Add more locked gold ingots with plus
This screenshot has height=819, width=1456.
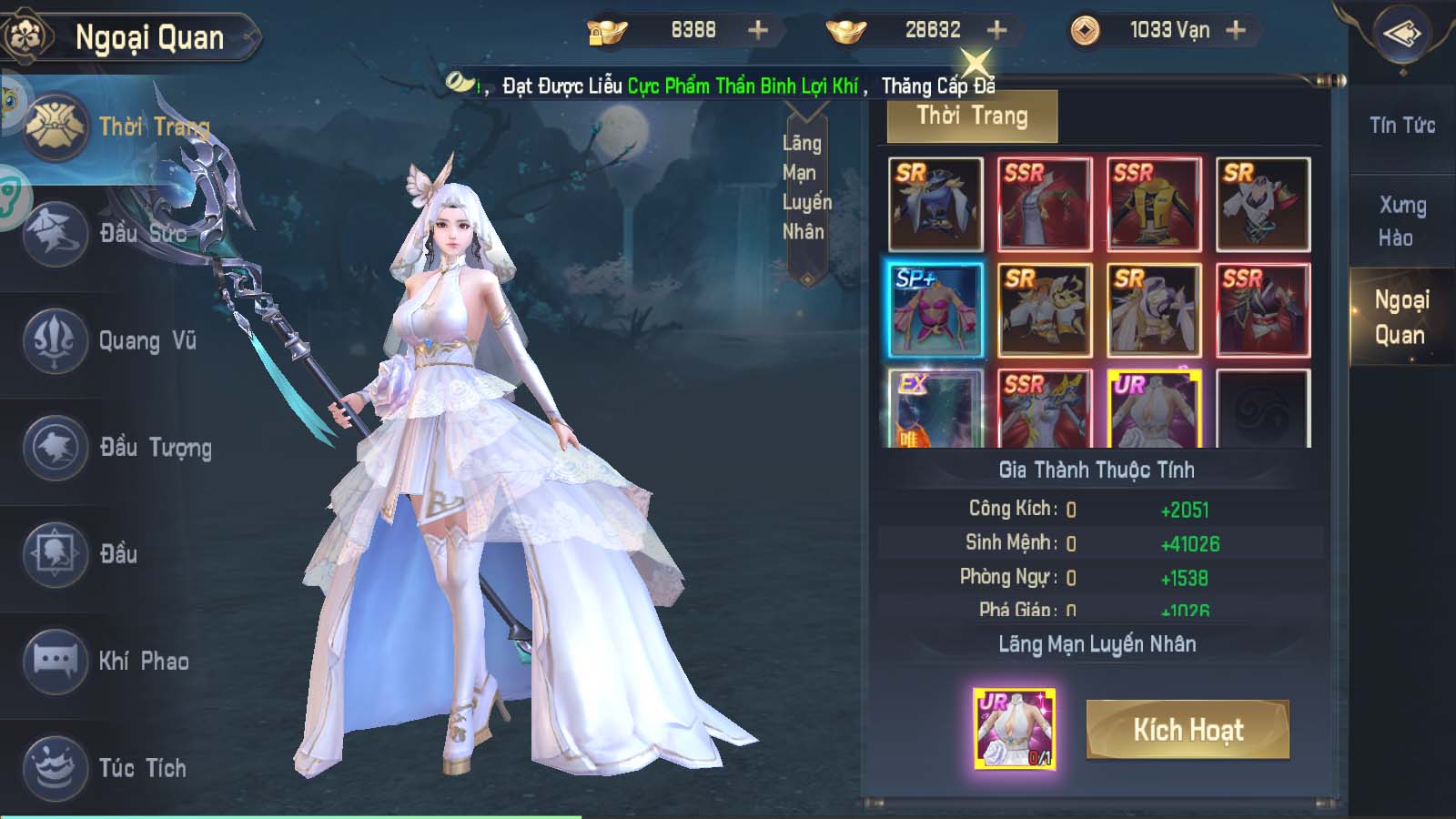pyautogui.click(x=758, y=30)
